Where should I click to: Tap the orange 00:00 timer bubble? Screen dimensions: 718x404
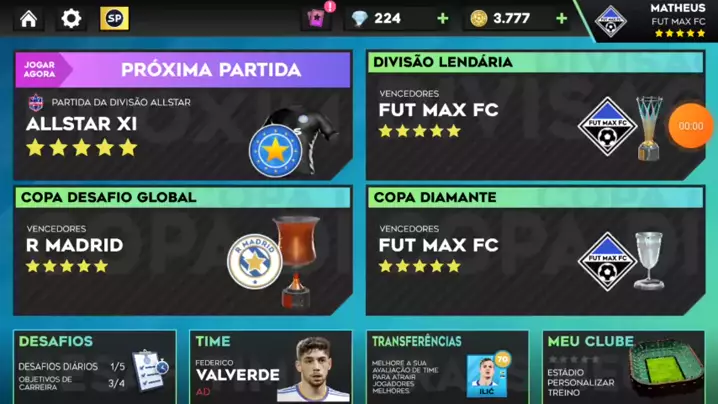point(691,127)
